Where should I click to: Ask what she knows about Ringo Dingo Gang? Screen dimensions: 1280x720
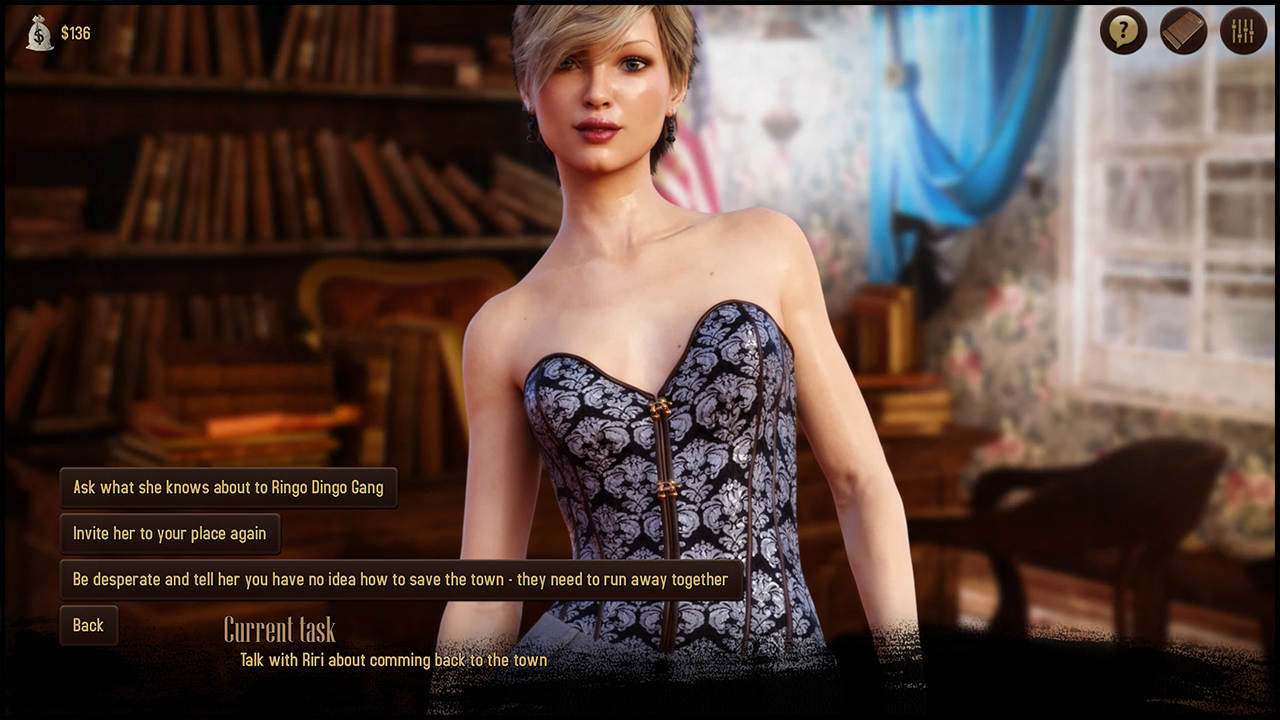click(x=228, y=488)
